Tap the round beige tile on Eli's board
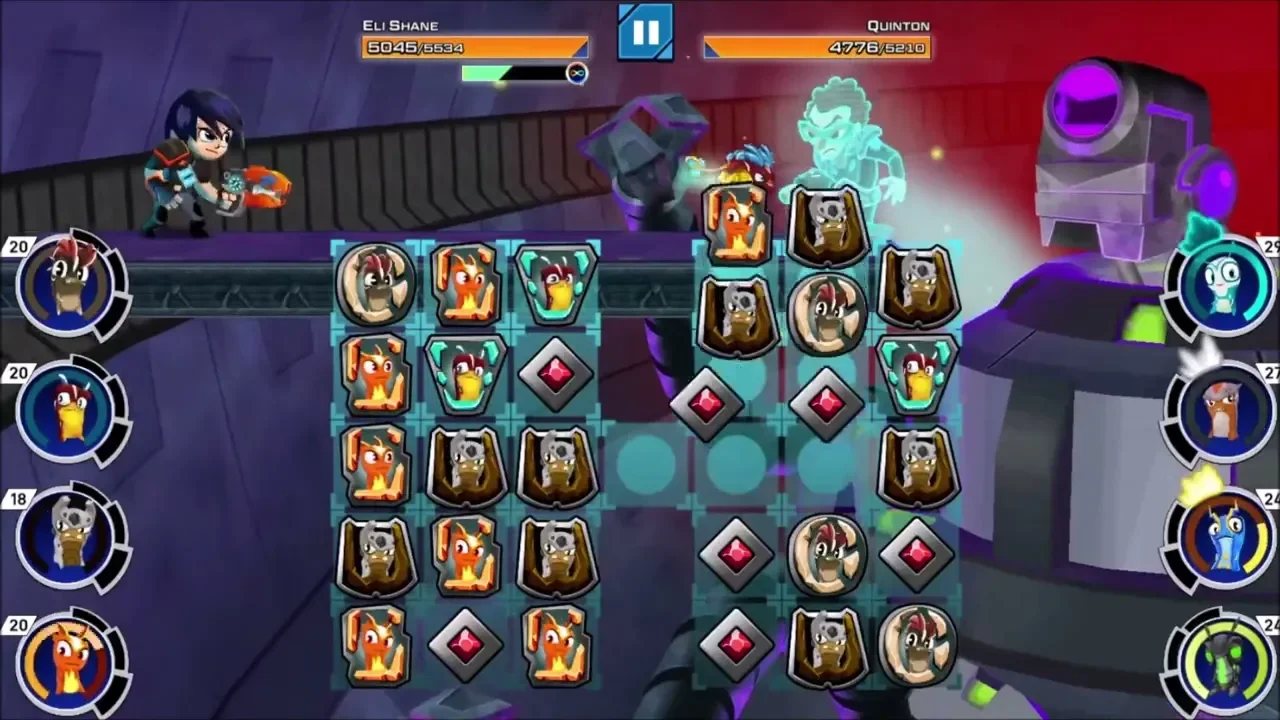The height and width of the screenshot is (720, 1280). (376, 285)
